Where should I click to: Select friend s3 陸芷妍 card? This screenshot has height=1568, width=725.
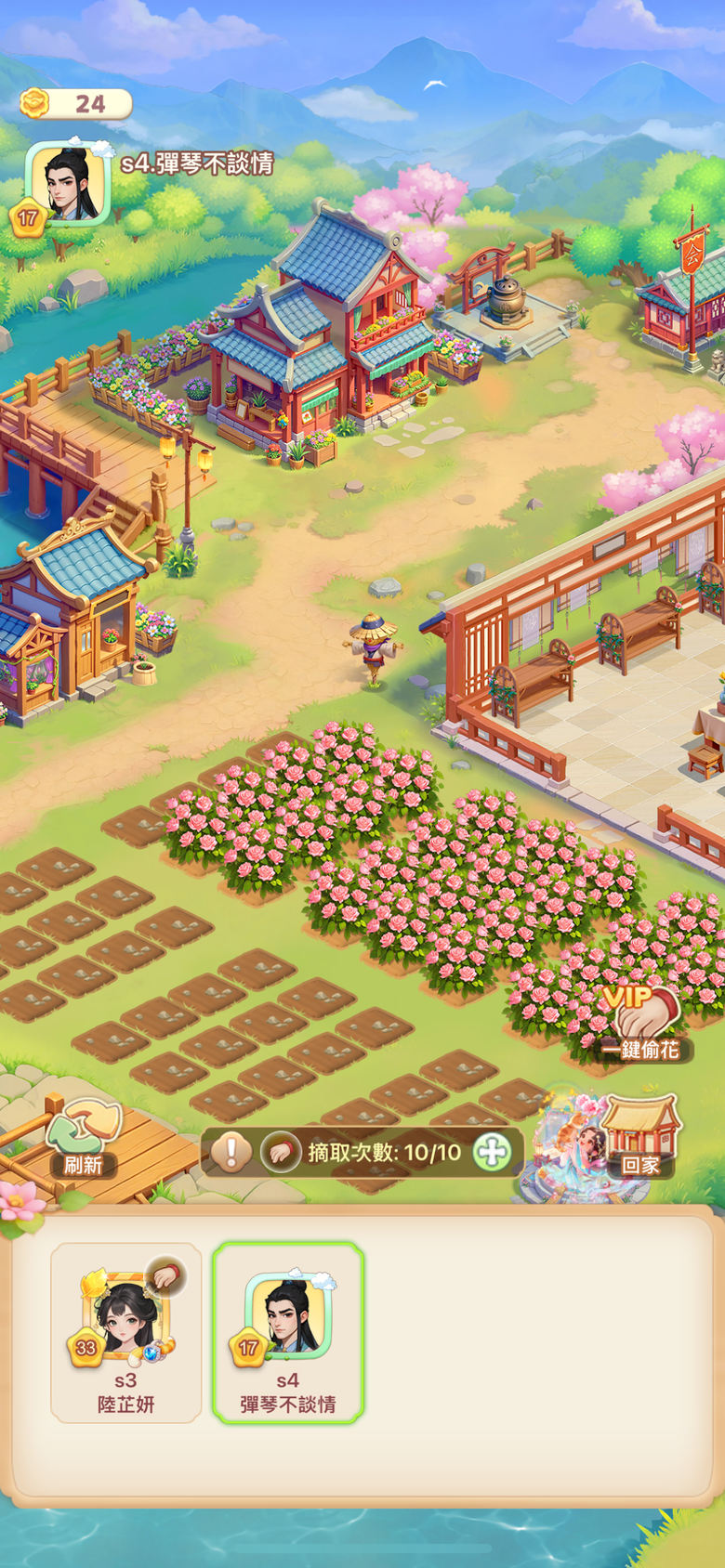point(125,1332)
